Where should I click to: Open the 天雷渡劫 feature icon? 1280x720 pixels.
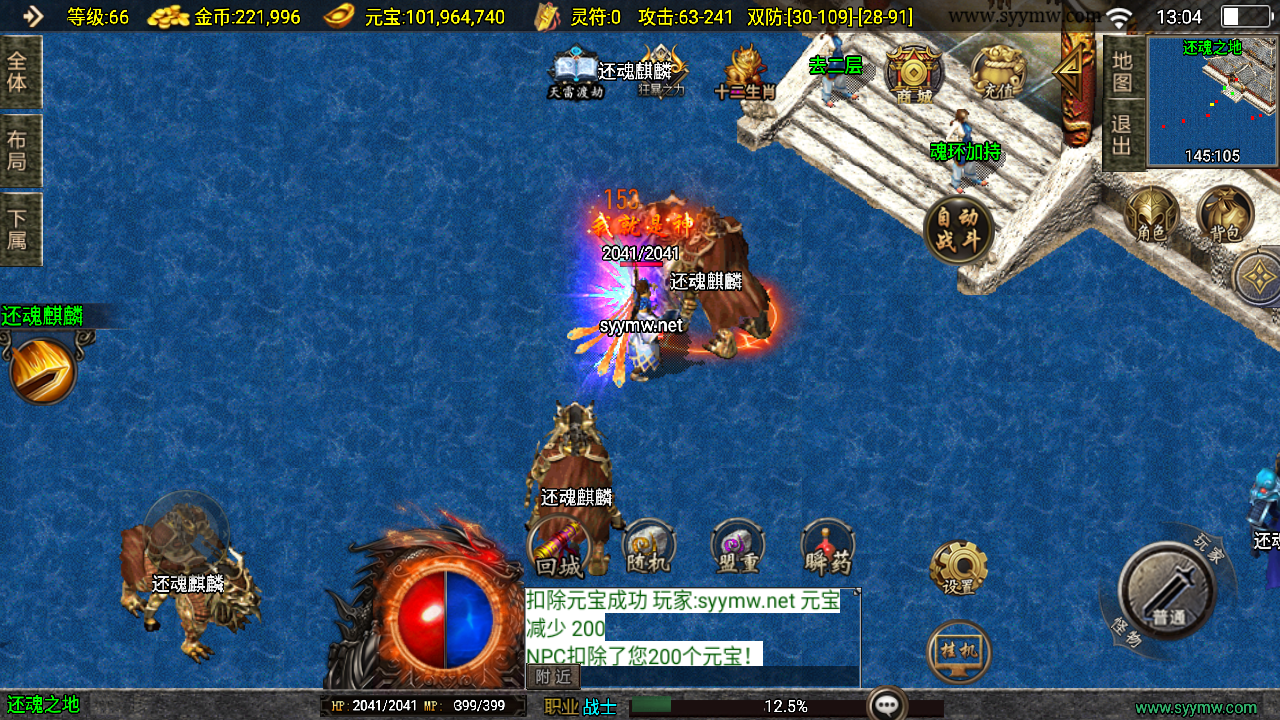click(x=576, y=74)
